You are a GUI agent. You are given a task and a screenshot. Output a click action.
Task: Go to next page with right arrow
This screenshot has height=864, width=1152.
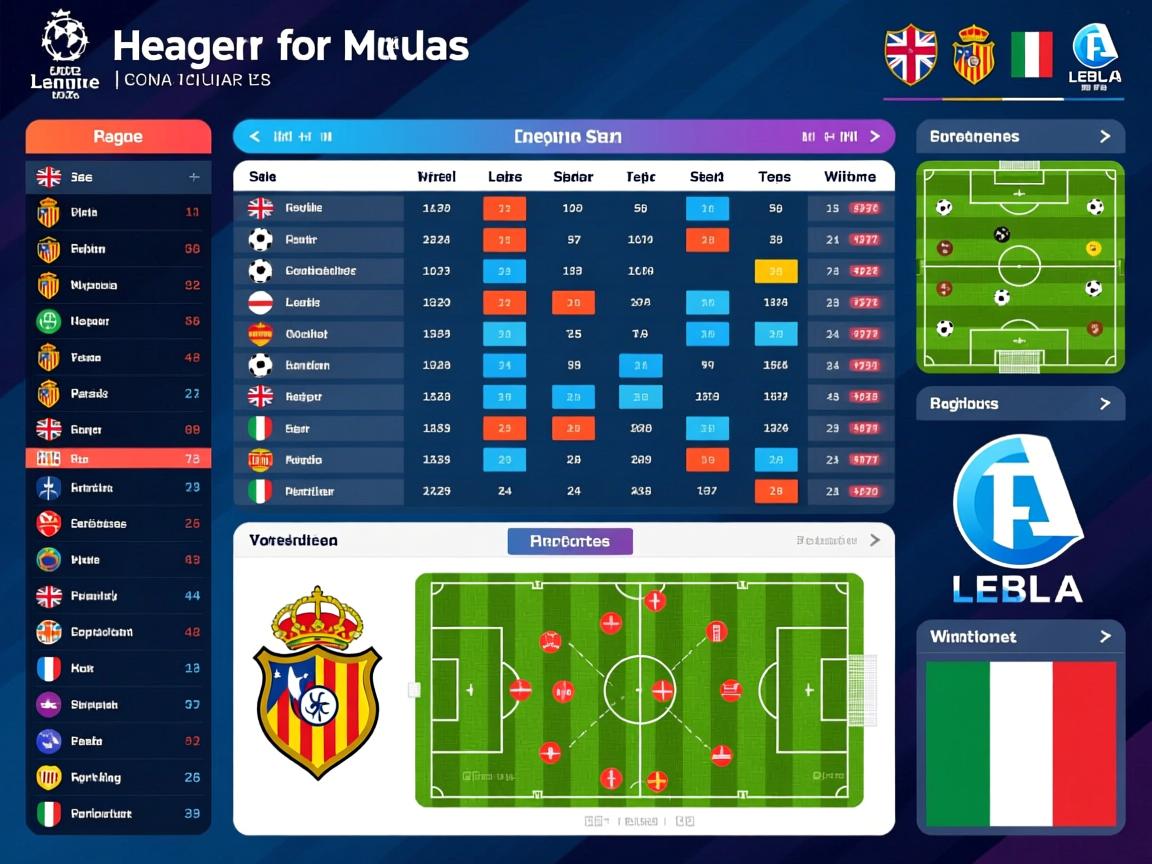coord(875,137)
